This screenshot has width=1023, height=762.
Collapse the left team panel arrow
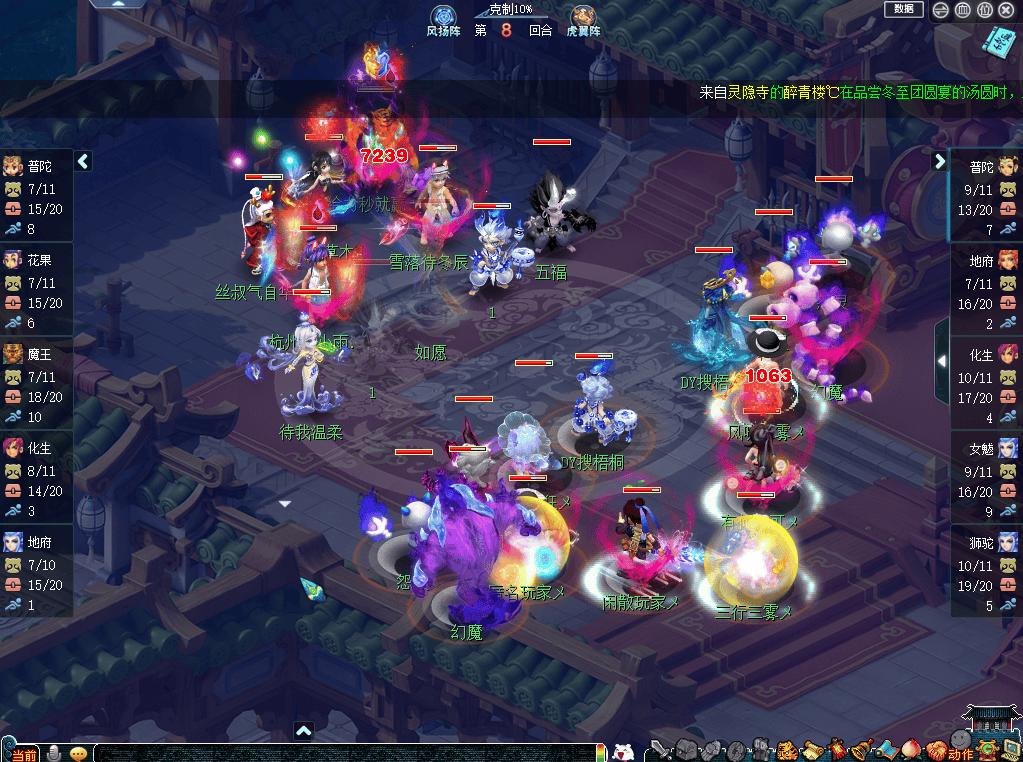(x=83, y=160)
